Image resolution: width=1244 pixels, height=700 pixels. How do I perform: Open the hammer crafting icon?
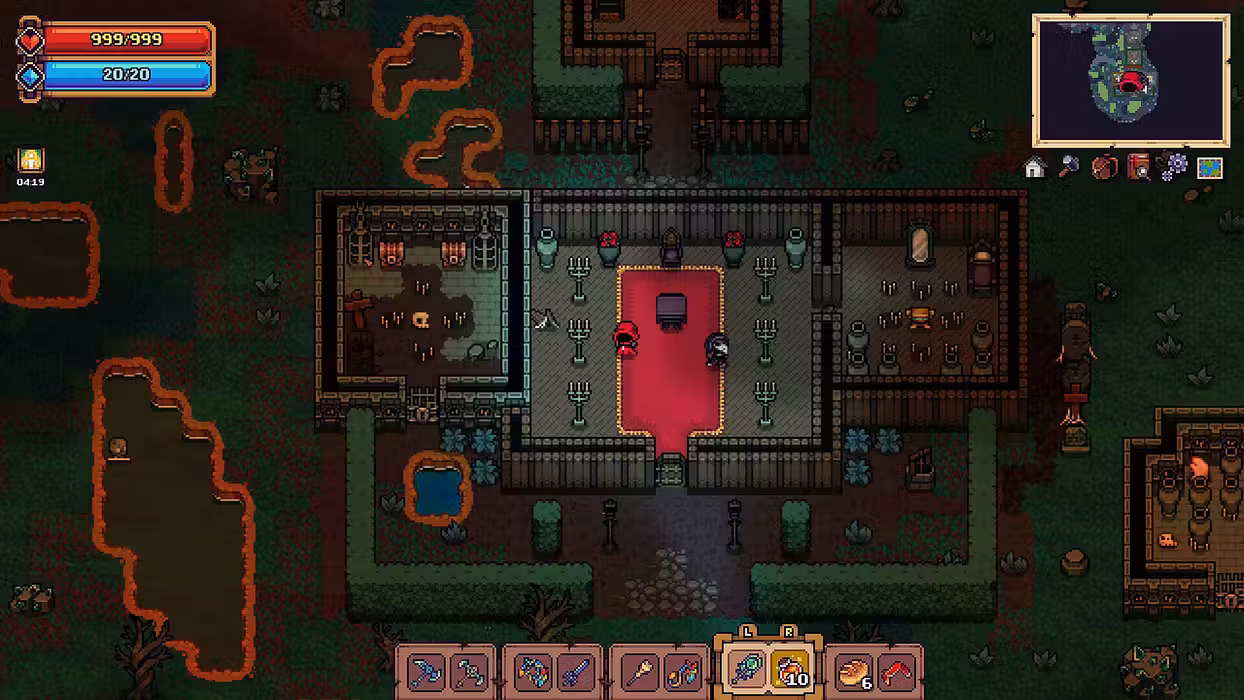click(1069, 167)
